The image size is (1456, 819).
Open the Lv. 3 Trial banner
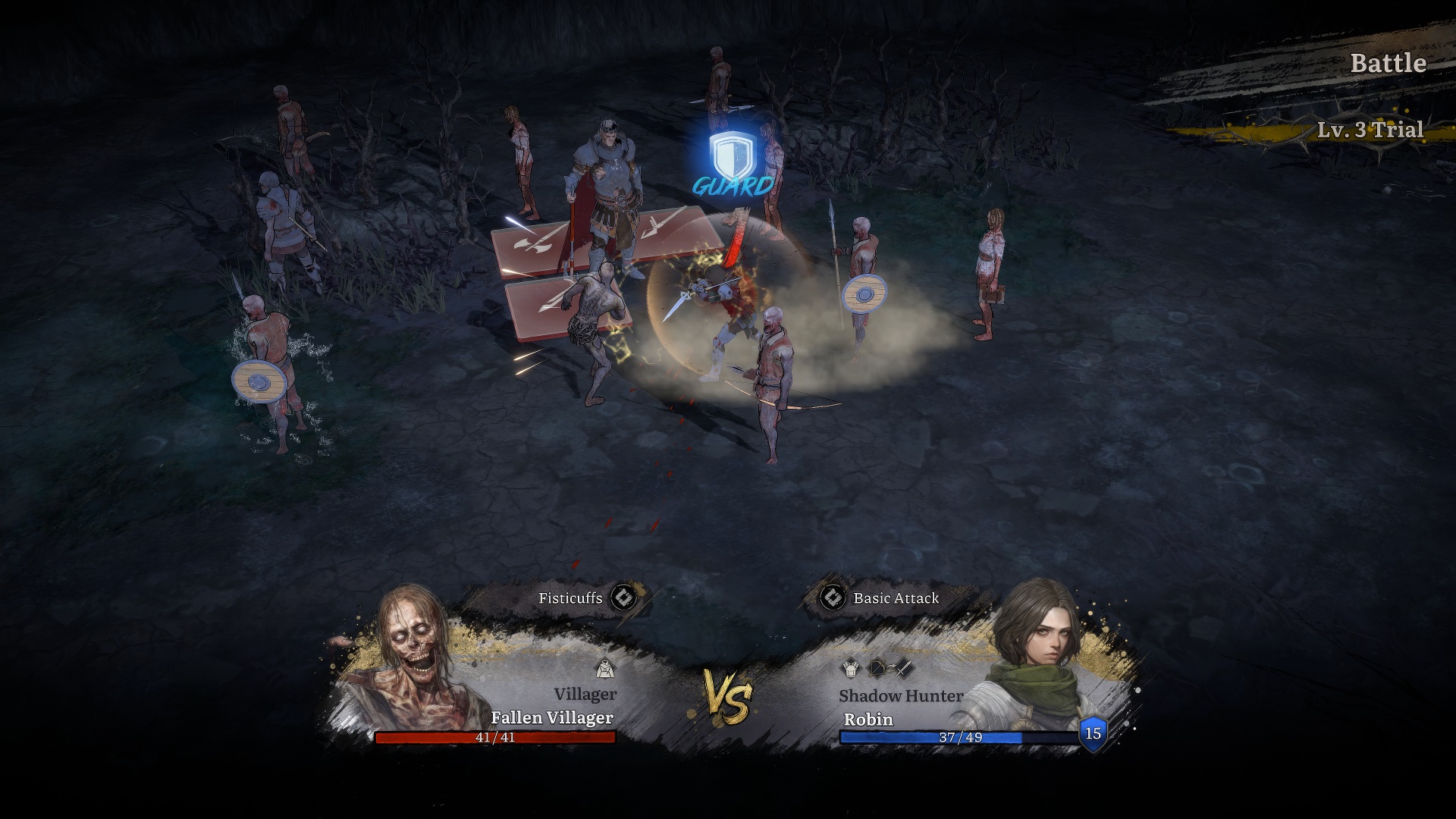(x=1370, y=130)
